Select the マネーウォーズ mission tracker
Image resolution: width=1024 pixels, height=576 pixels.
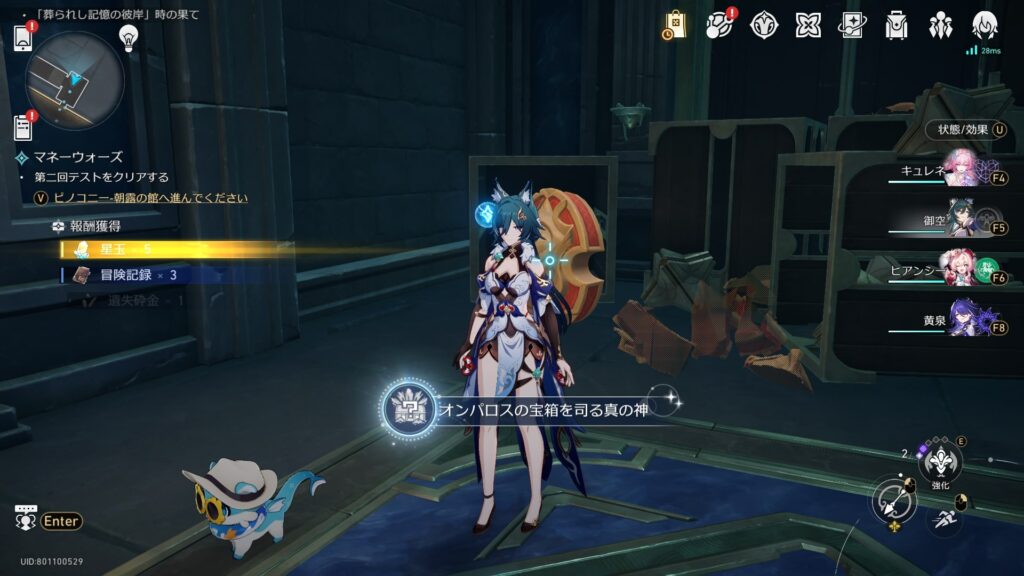click(76, 157)
